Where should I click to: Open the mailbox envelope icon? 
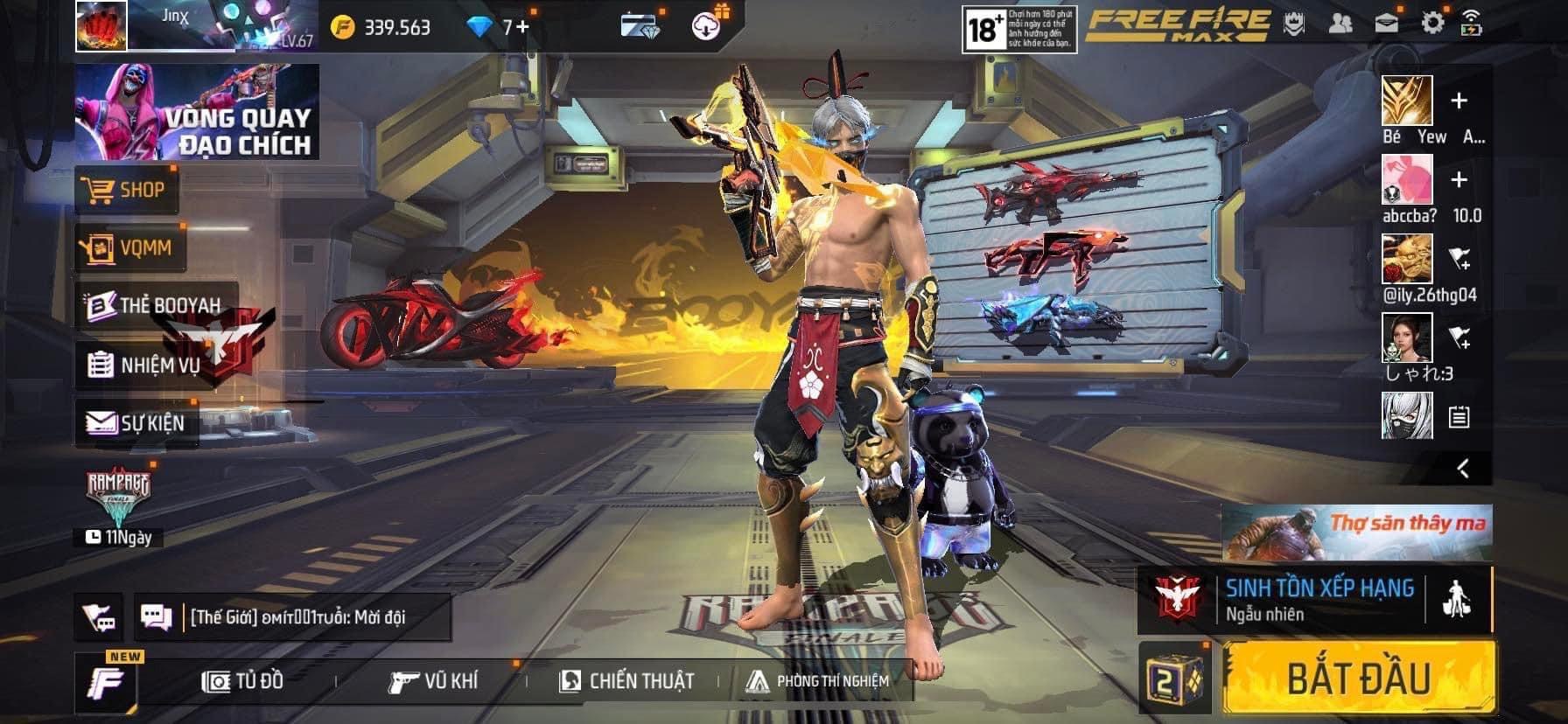1386,24
